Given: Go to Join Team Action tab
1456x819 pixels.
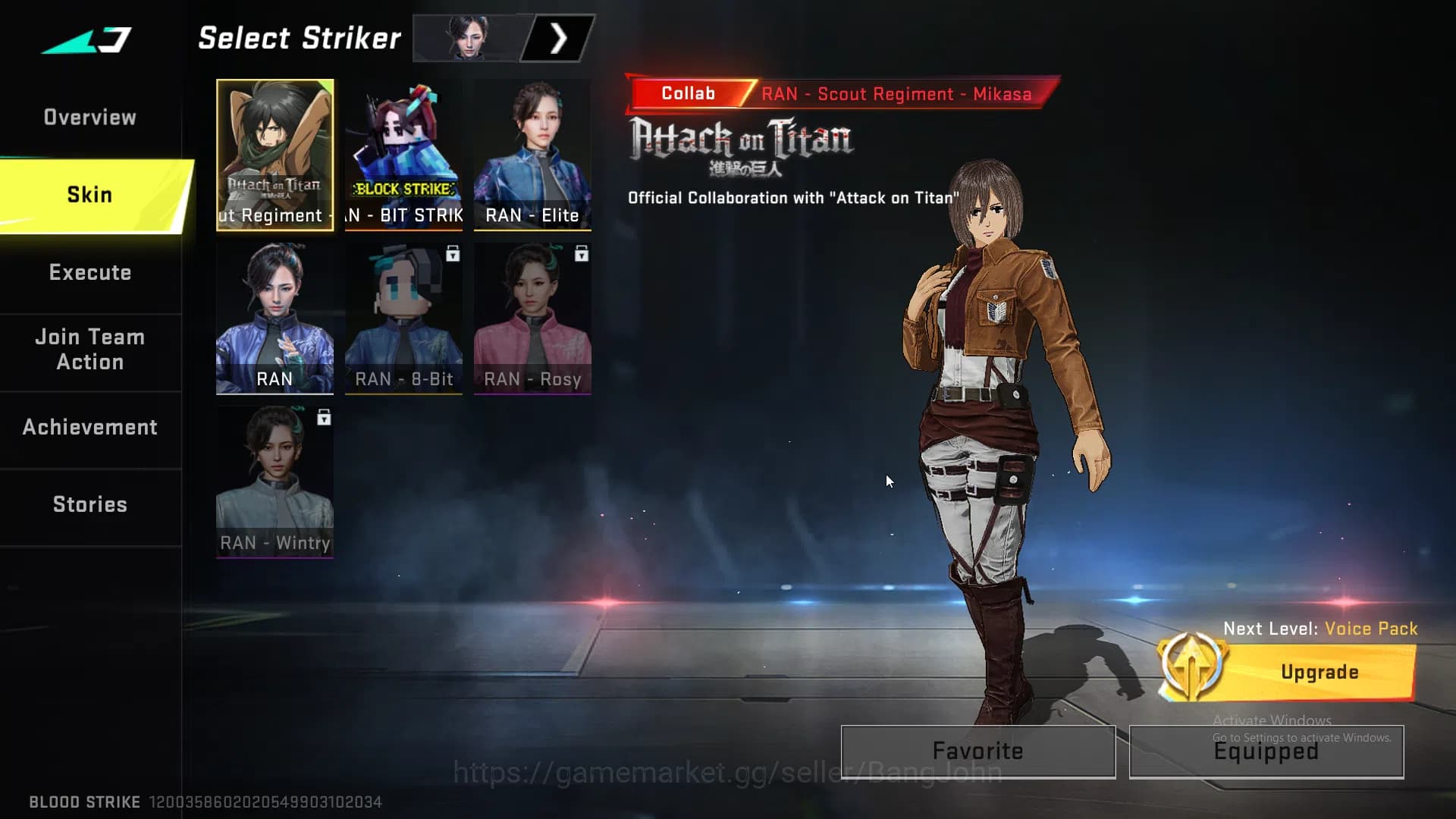Looking at the screenshot, I should click(x=89, y=350).
